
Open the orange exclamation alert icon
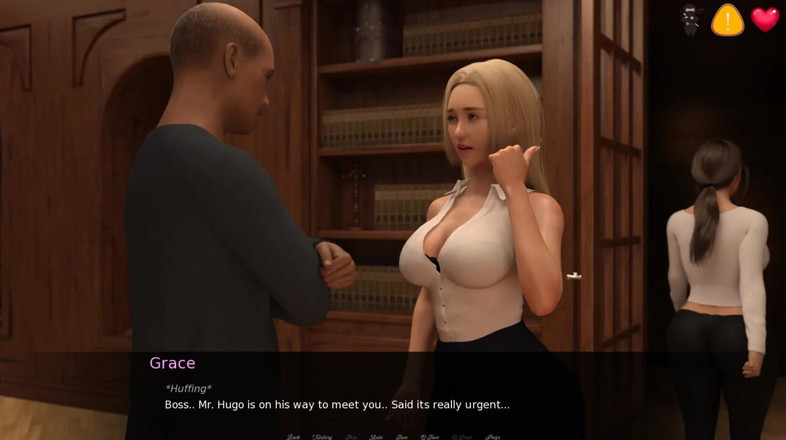tap(727, 19)
